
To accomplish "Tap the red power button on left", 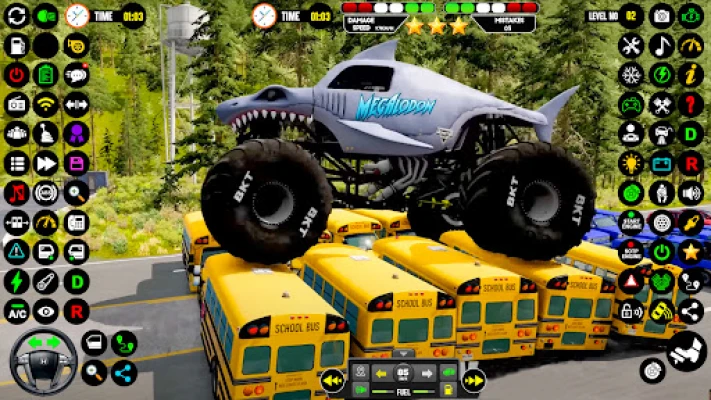I will click(16, 74).
